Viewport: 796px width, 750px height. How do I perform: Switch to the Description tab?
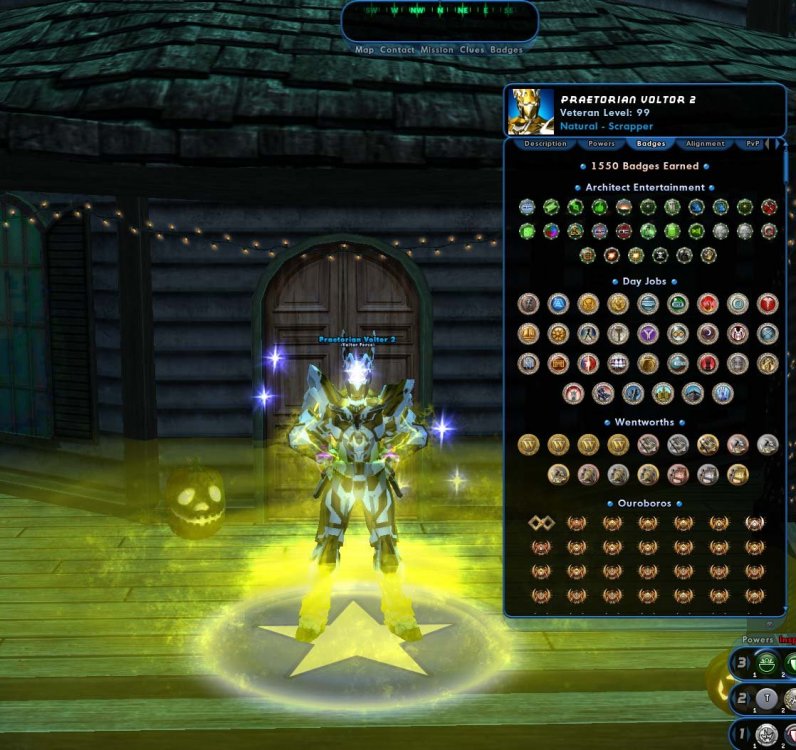[545, 144]
